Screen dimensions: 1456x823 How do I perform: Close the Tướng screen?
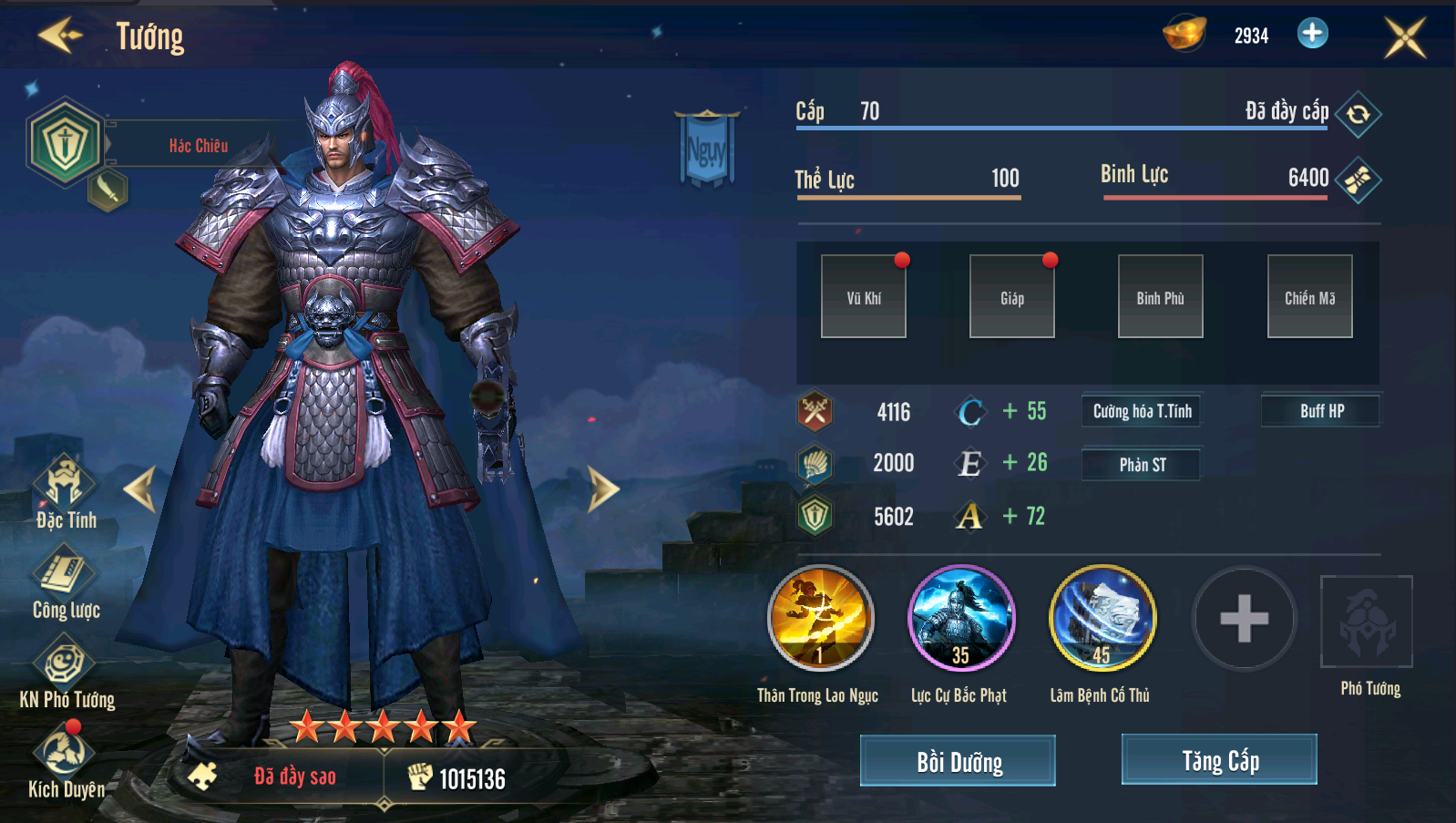1404,37
